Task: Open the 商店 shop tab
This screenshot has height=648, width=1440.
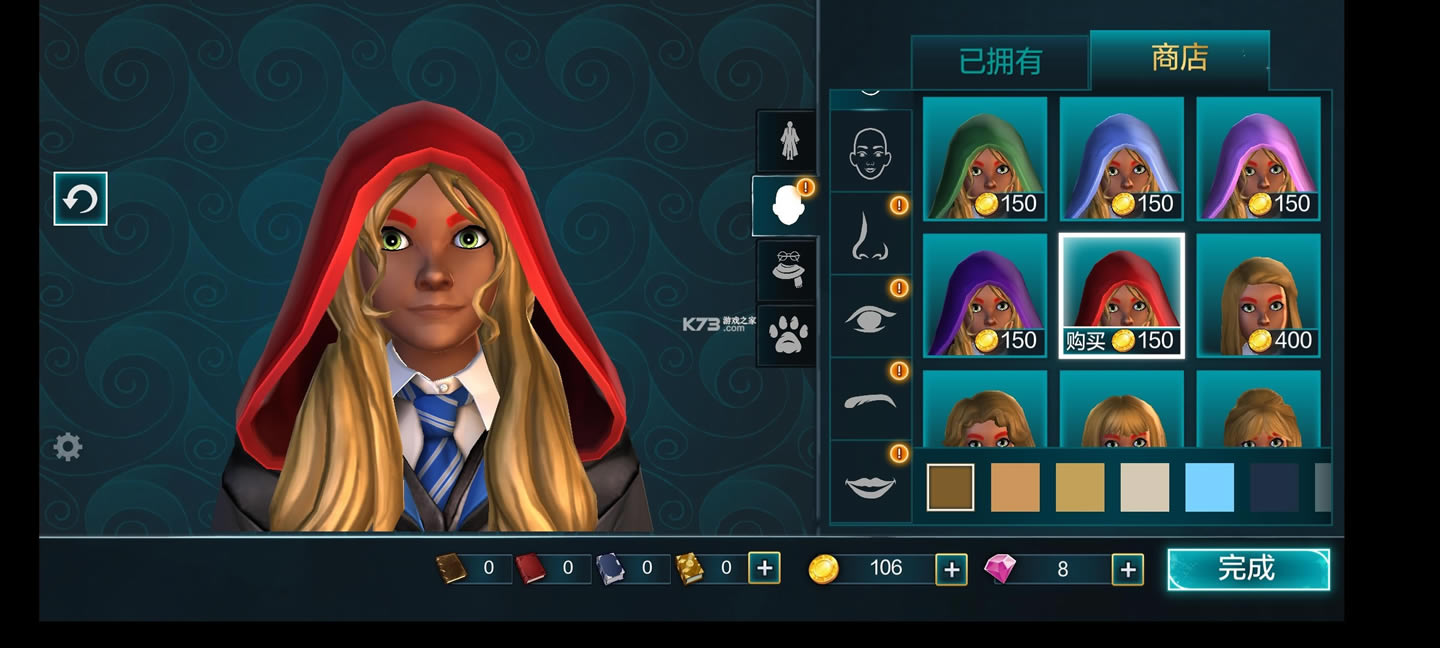Action: [1179, 58]
